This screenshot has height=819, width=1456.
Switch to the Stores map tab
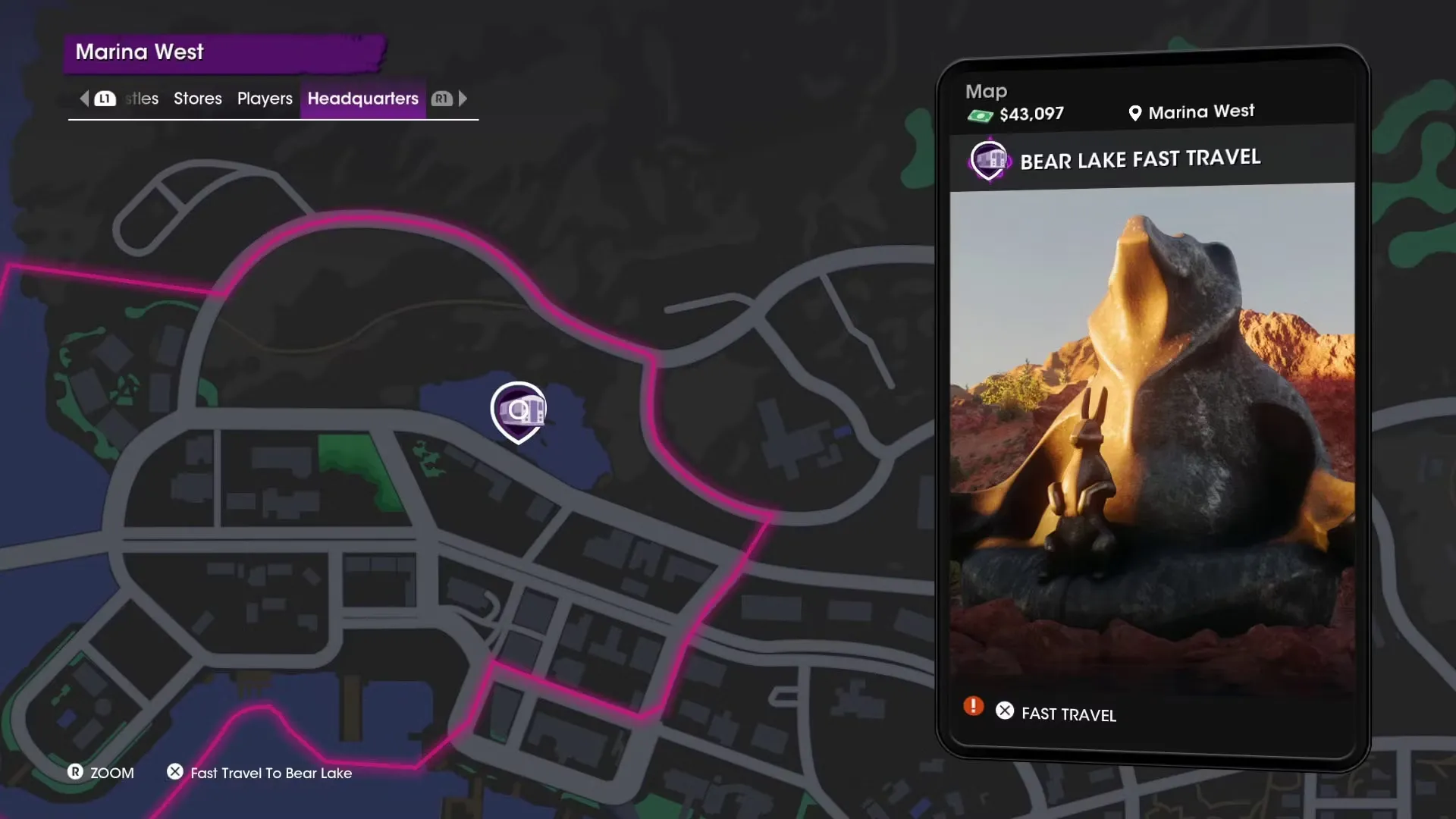click(x=197, y=99)
